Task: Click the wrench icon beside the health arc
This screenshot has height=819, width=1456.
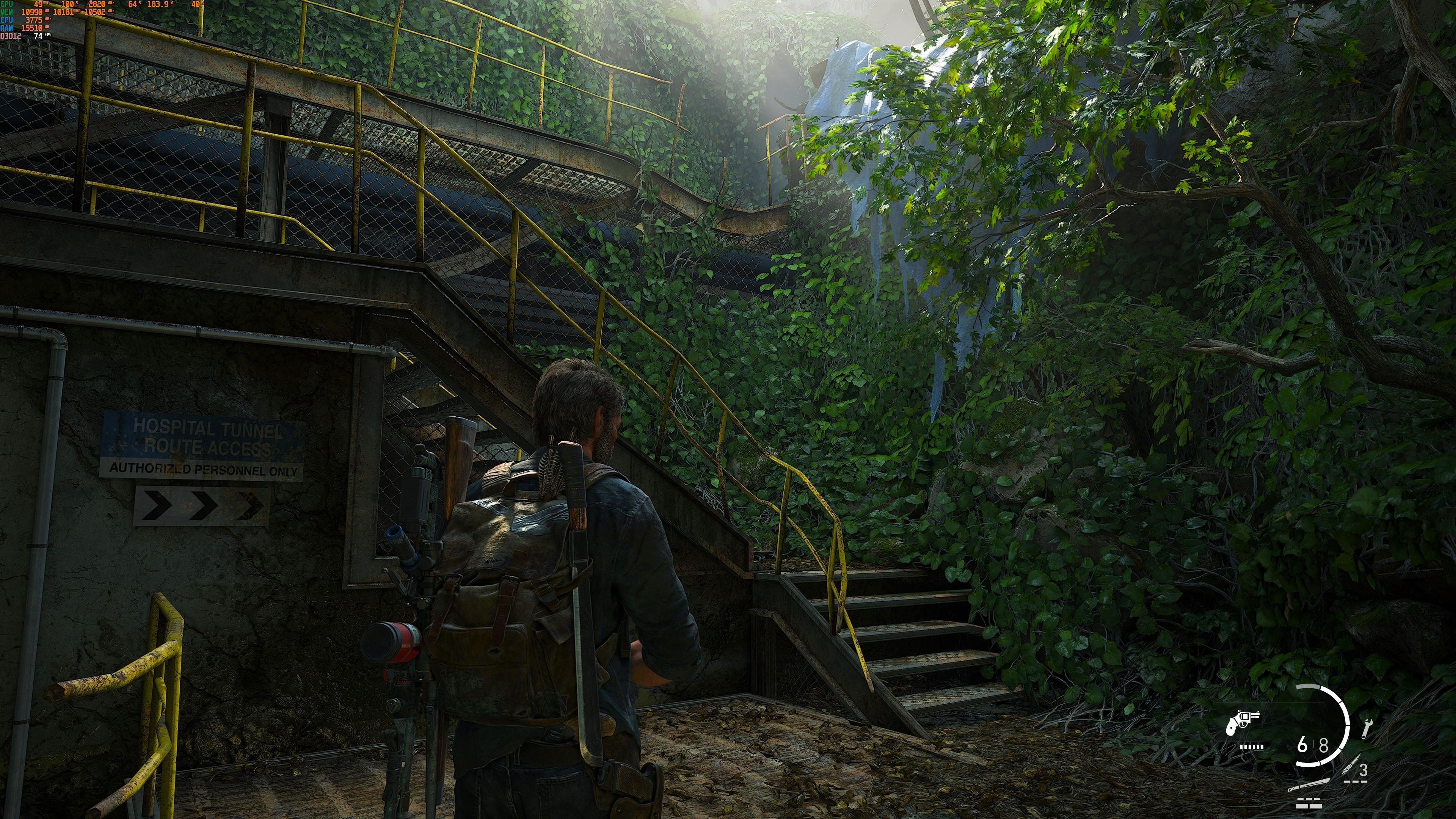Action: (x=1367, y=728)
